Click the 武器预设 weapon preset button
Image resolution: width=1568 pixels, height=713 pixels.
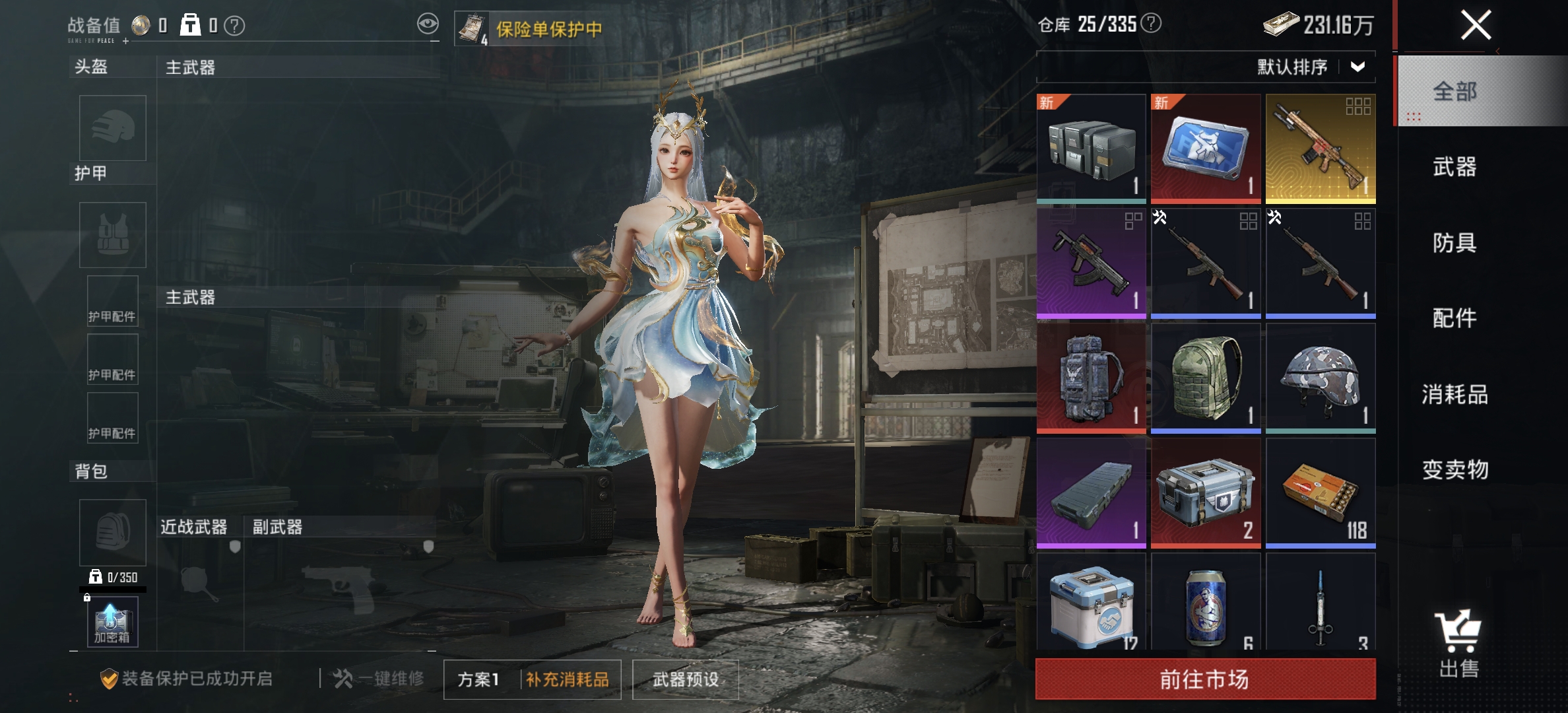685,678
